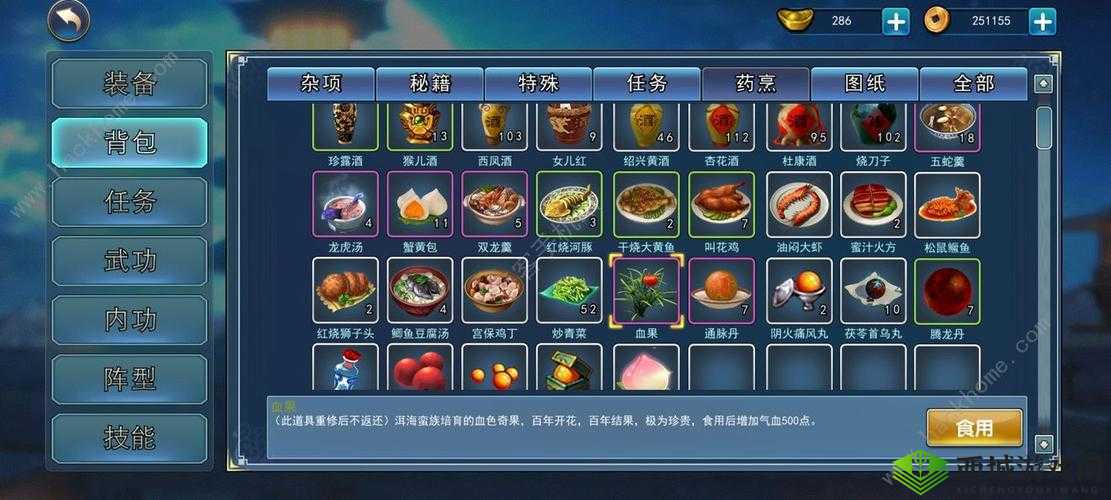
Task: Add gold ingots with the plus button
Action: [896, 21]
